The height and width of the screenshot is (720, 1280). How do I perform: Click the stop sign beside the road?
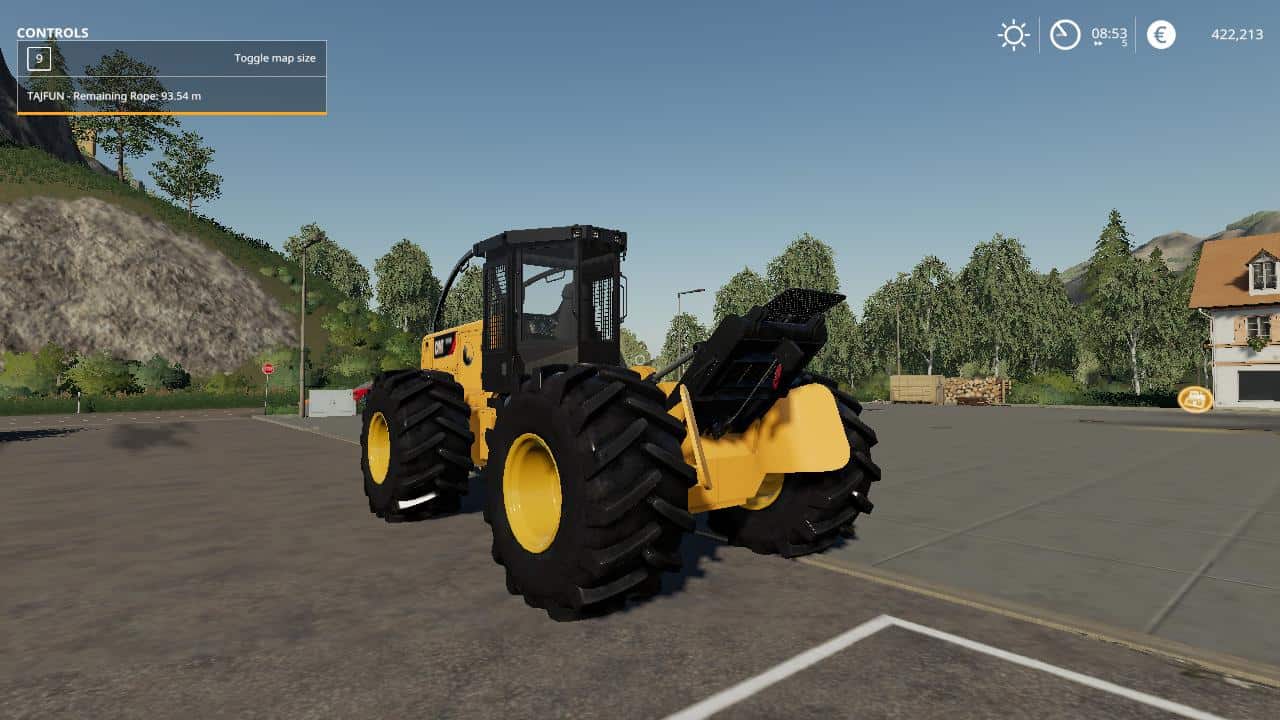coord(268,369)
